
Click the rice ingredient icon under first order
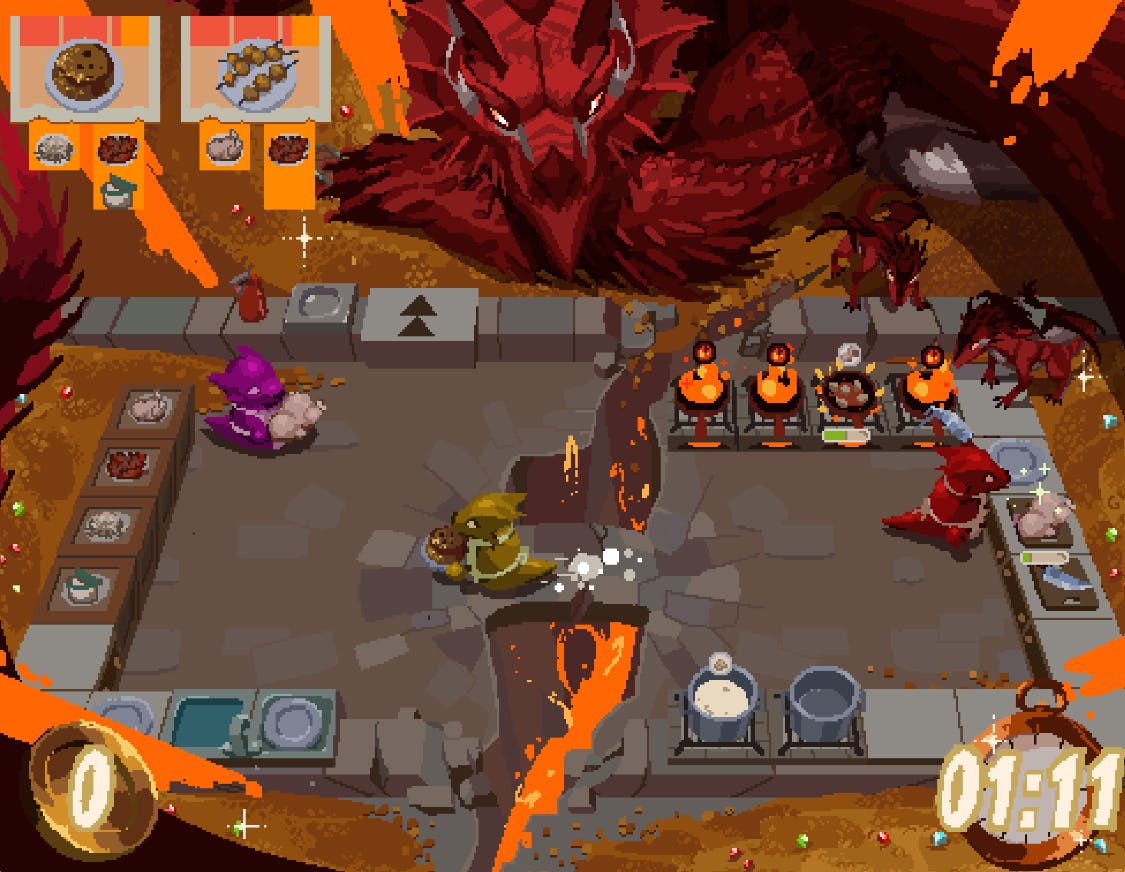click(52, 150)
